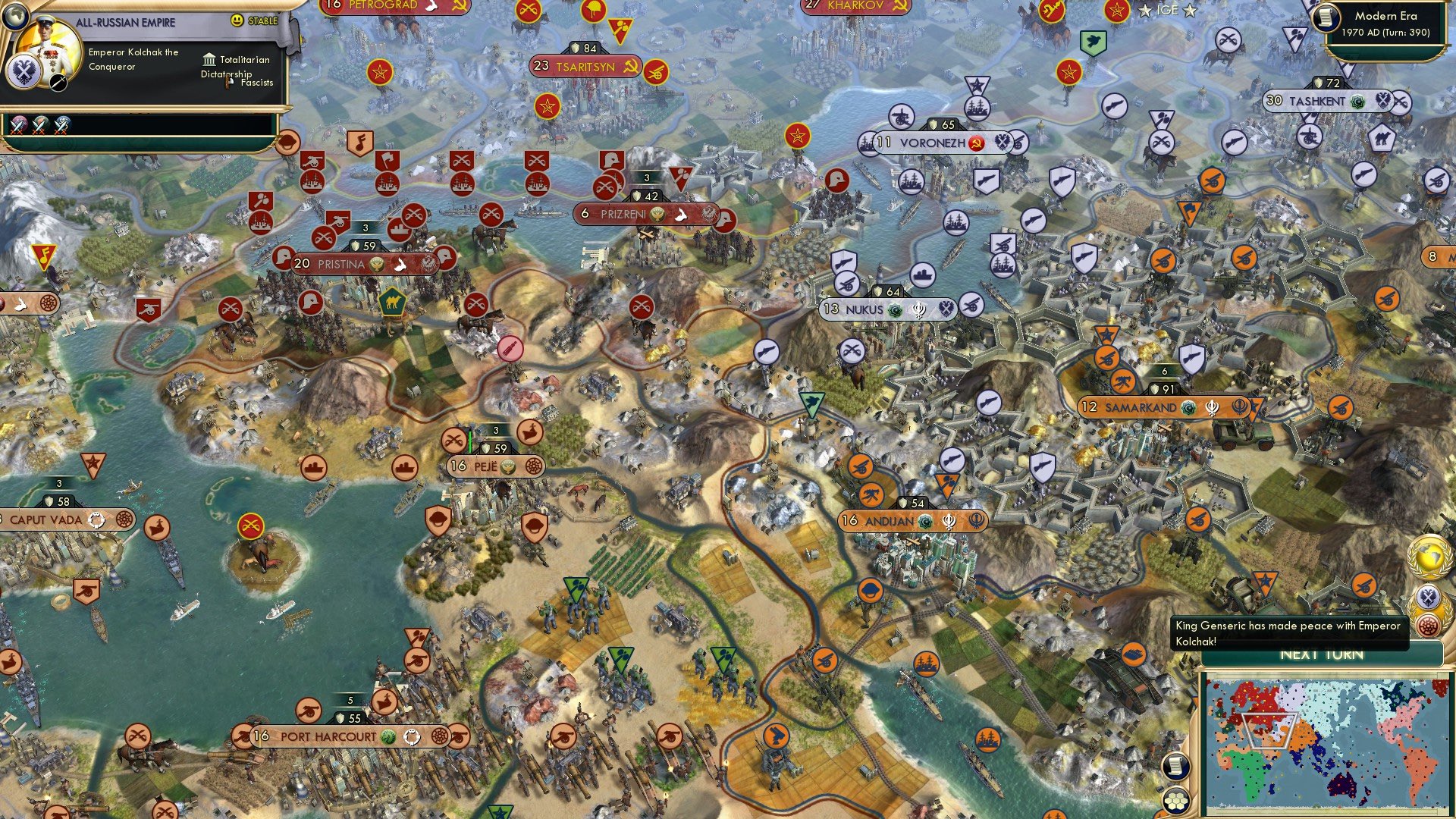Open the World Congress golden globe icon
The height and width of the screenshot is (819, 1456).
tap(1429, 556)
